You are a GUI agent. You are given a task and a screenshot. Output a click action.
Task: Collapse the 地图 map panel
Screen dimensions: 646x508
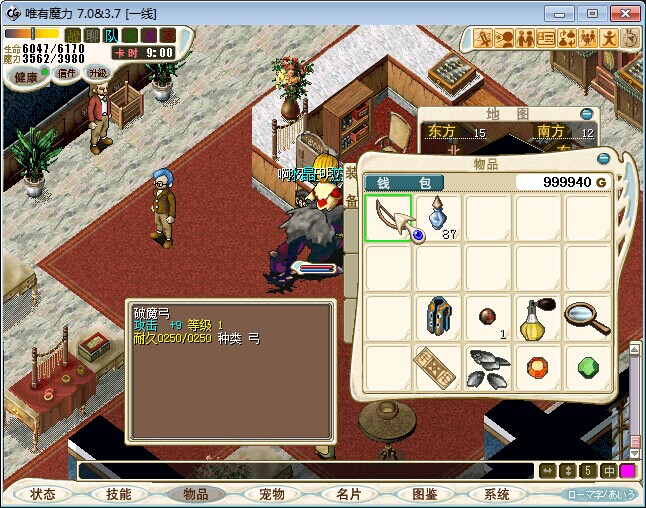[586, 114]
